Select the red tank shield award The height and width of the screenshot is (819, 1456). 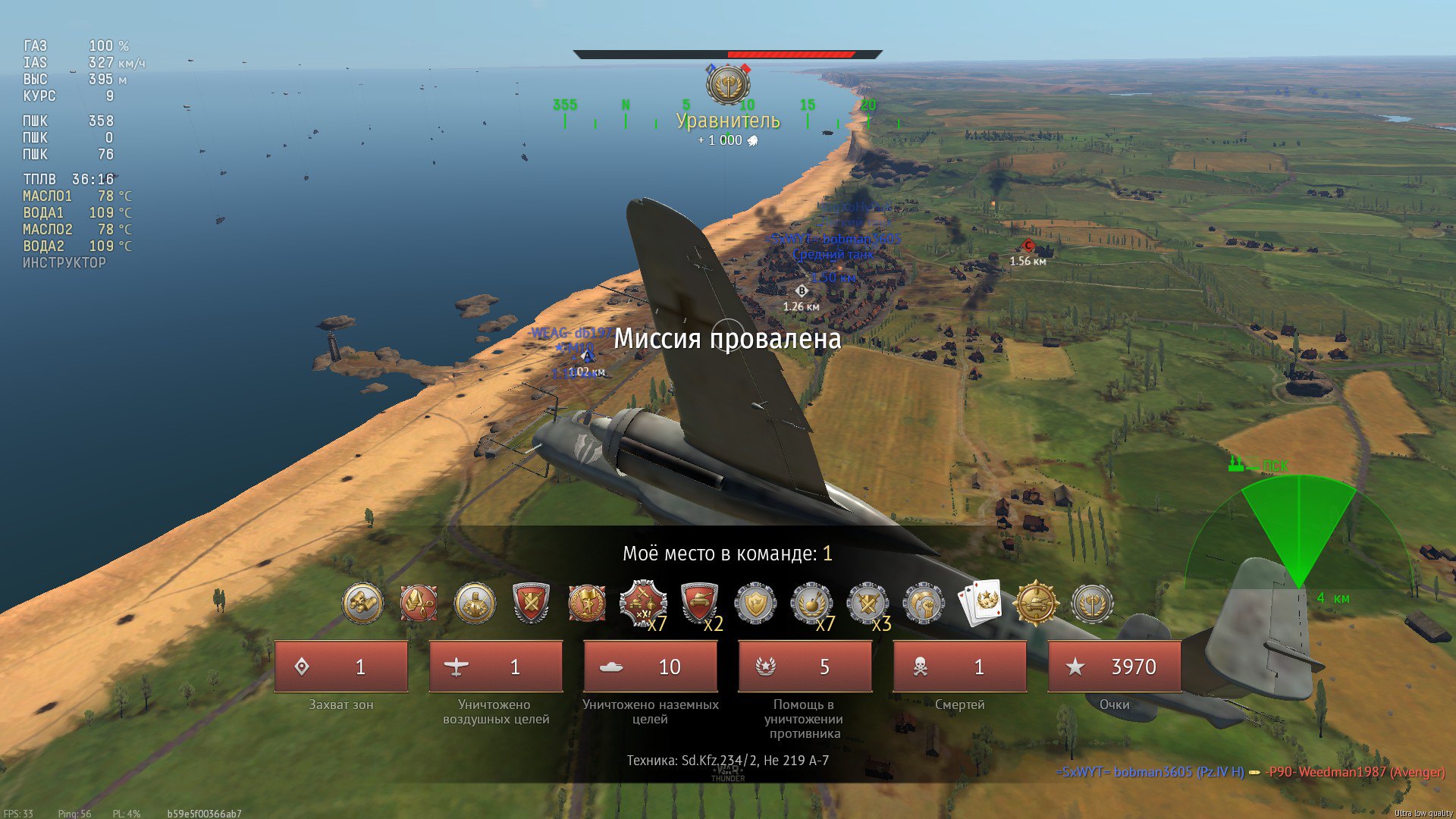click(699, 604)
